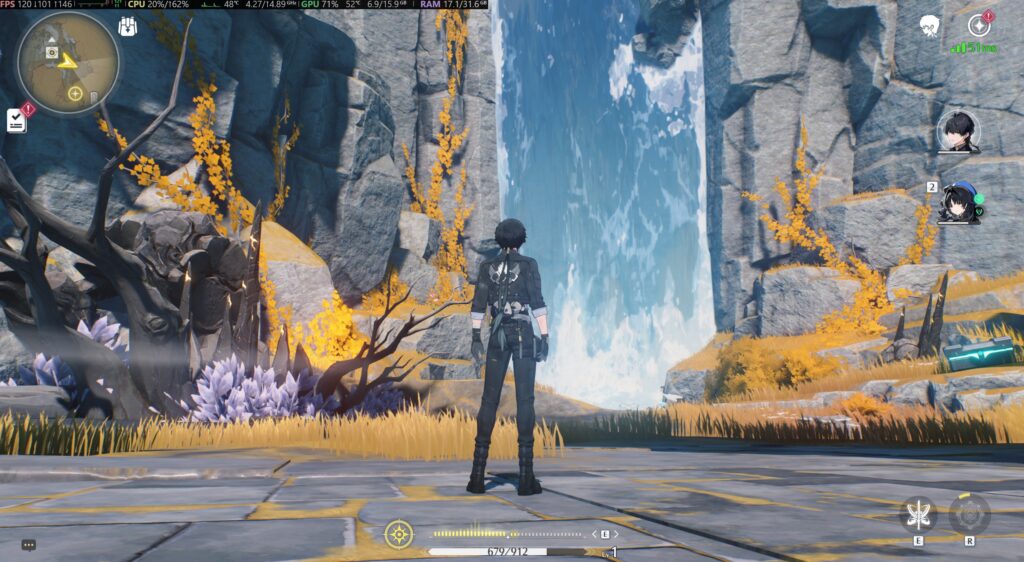Image resolution: width=1024 pixels, height=562 pixels.
Task: Activate the butterfly resonance skill icon
Action: pos(917,513)
